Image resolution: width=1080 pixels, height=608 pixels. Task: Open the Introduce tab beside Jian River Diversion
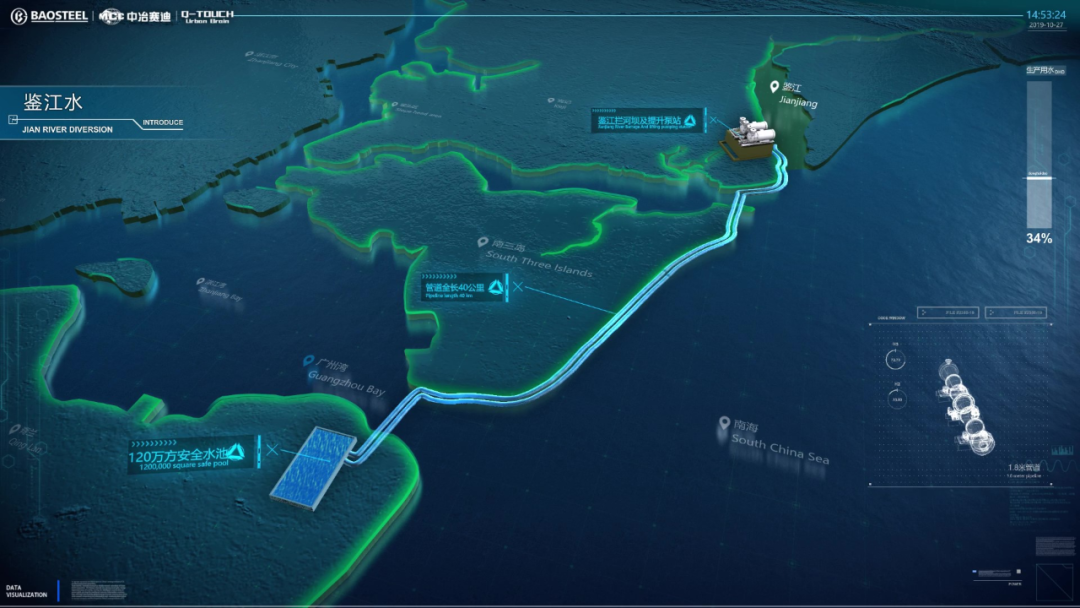(x=162, y=123)
